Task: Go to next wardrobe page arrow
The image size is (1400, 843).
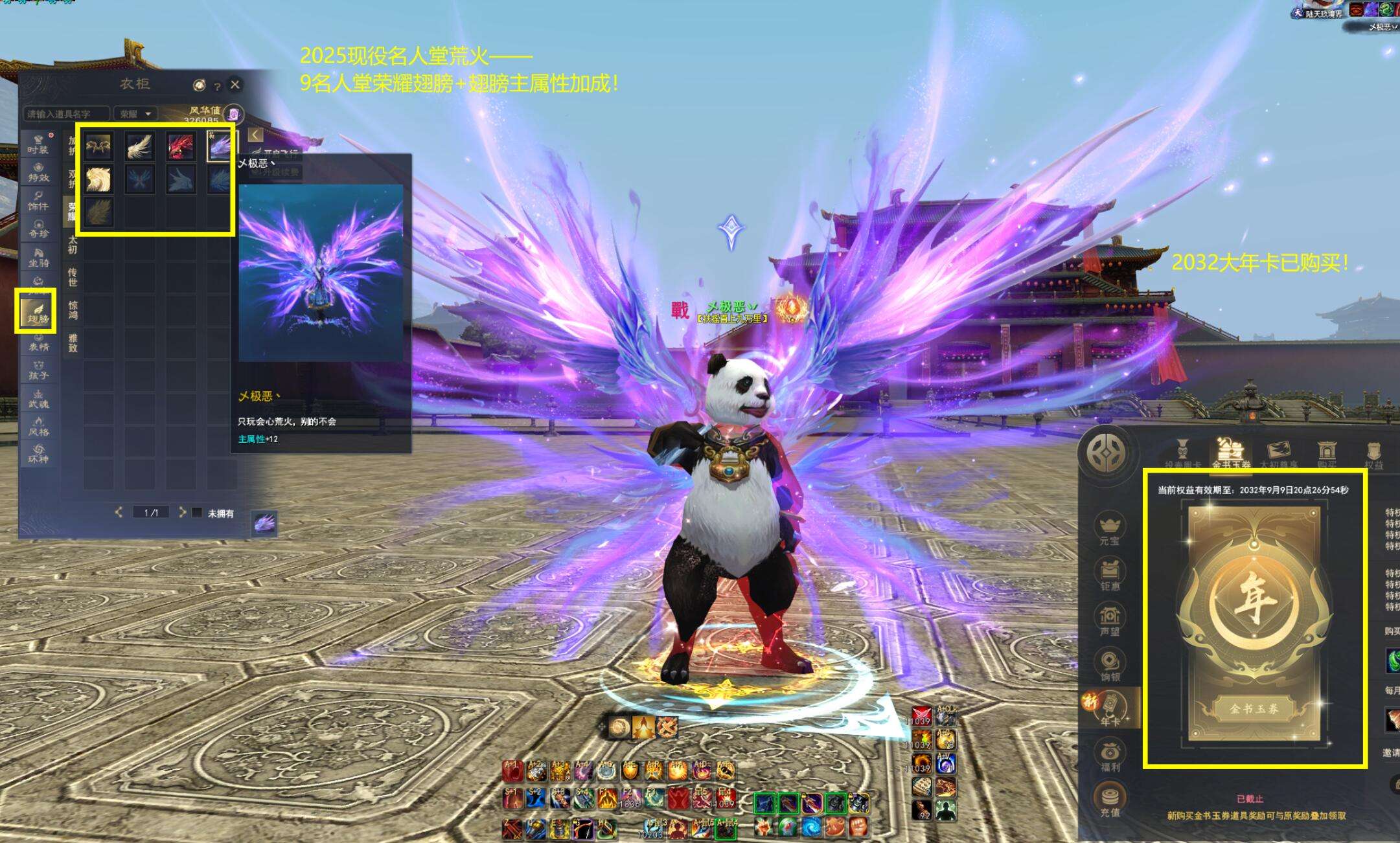Action: pos(182,512)
